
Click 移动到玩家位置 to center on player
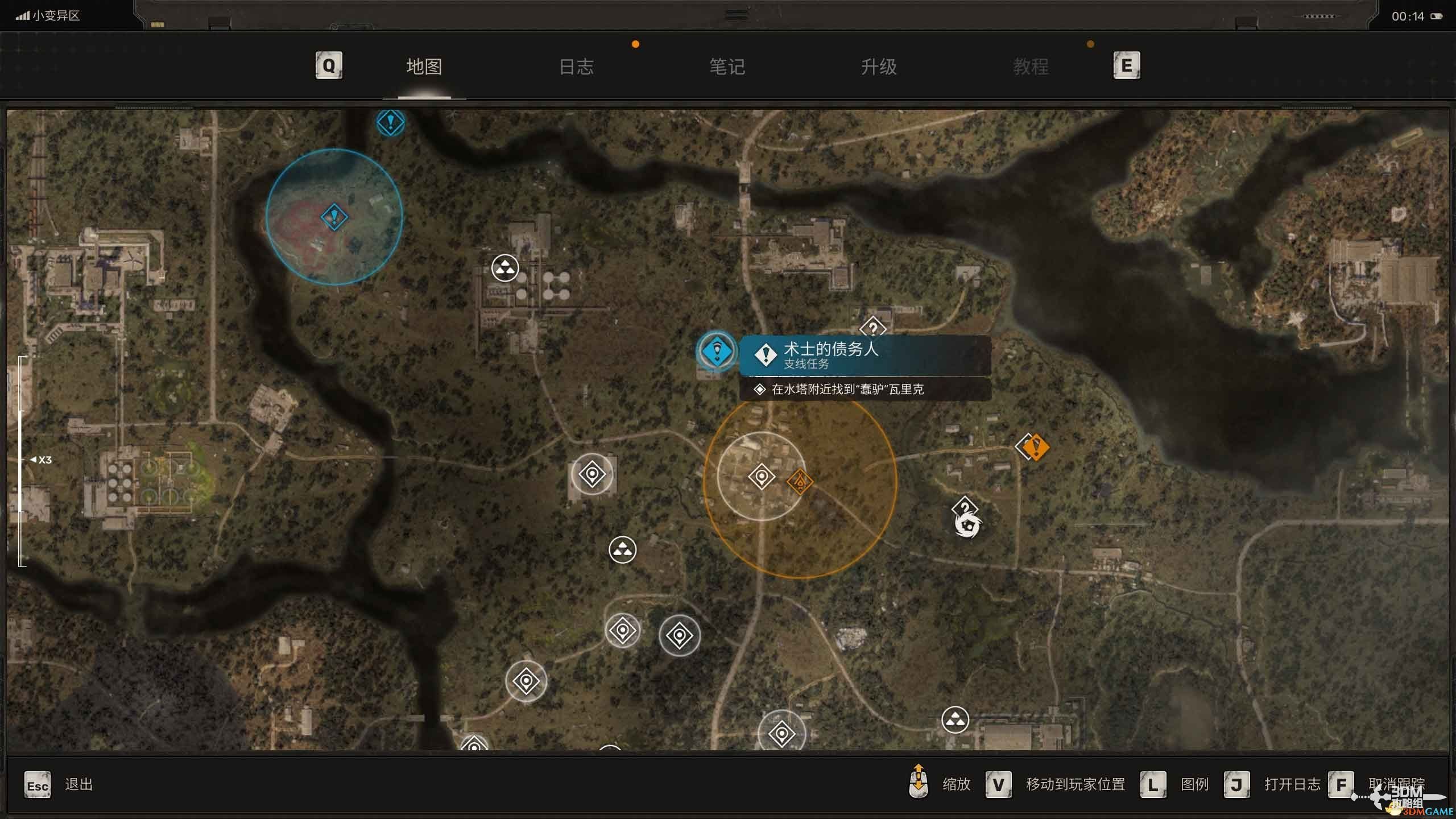click(x=1075, y=784)
